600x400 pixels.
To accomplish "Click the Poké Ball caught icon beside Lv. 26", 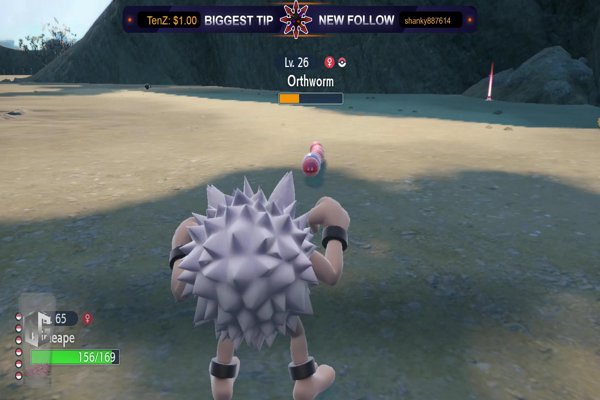I will 342,62.
